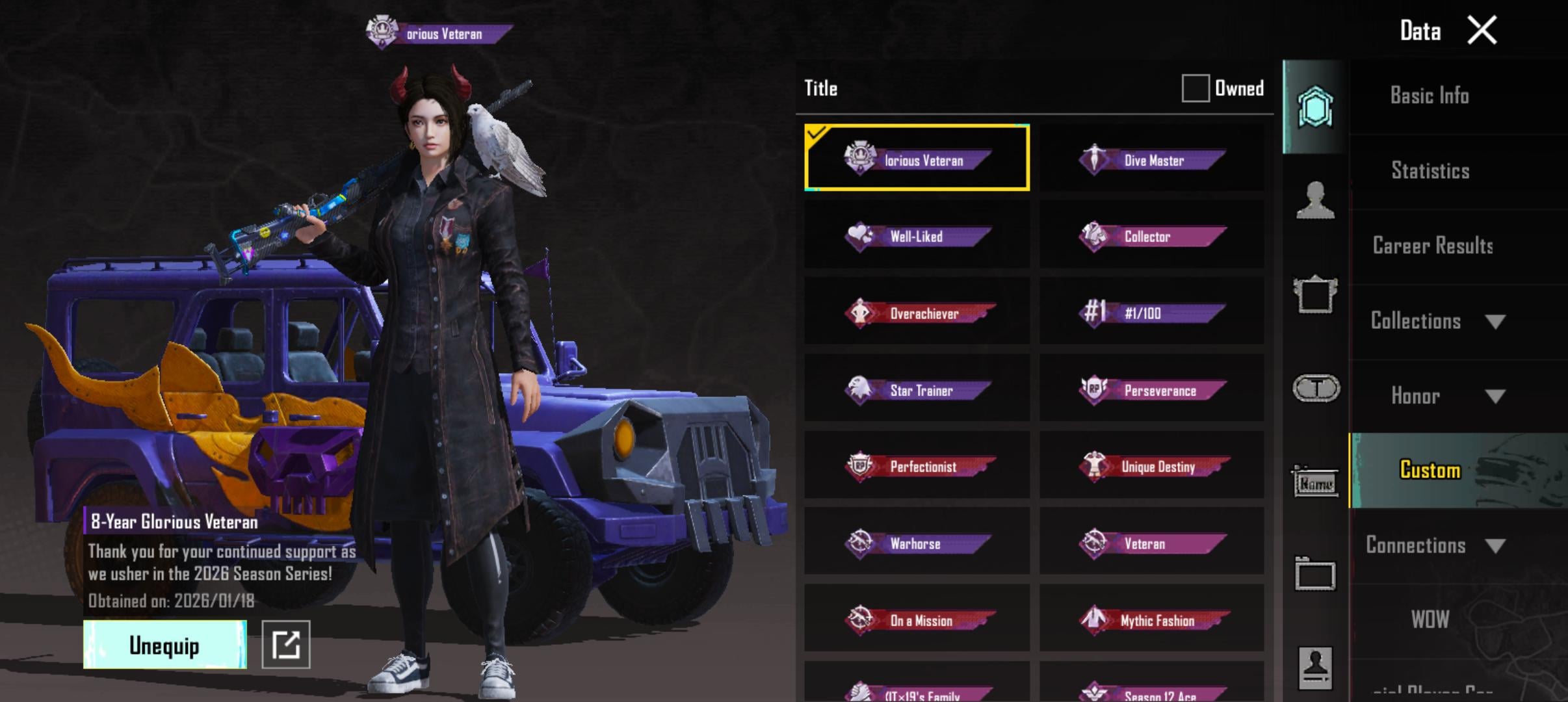The width and height of the screenshot is (1568, 702).
Task: Choose the Well-Liked title
Action: point(917,236)
